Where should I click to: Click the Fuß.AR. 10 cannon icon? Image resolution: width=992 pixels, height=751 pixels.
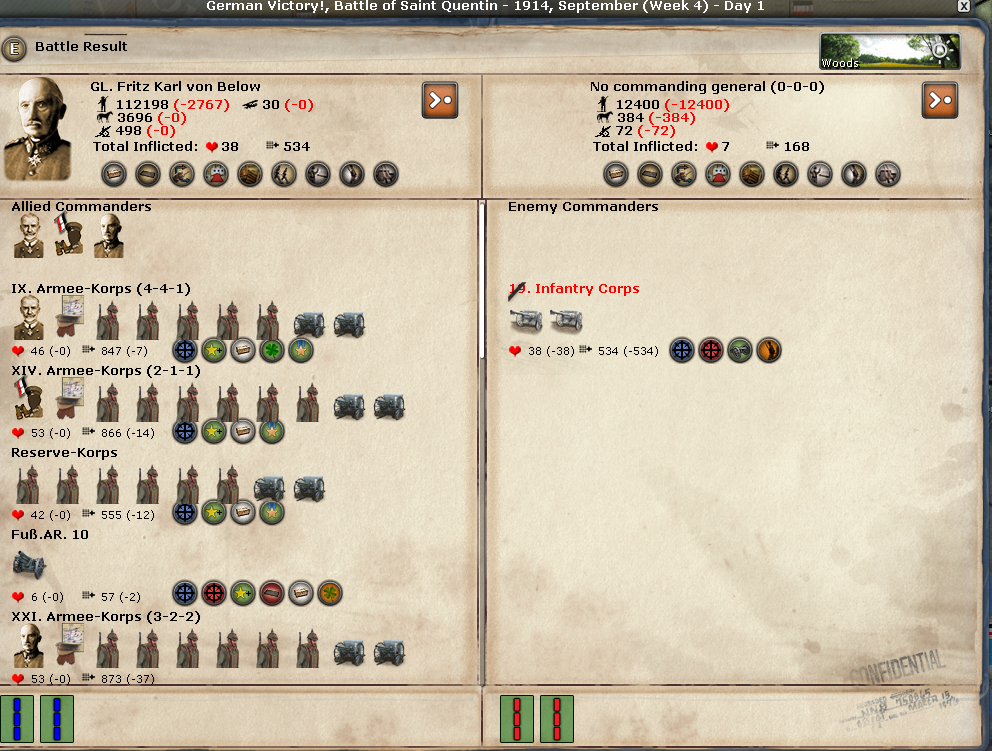(29, 566)
